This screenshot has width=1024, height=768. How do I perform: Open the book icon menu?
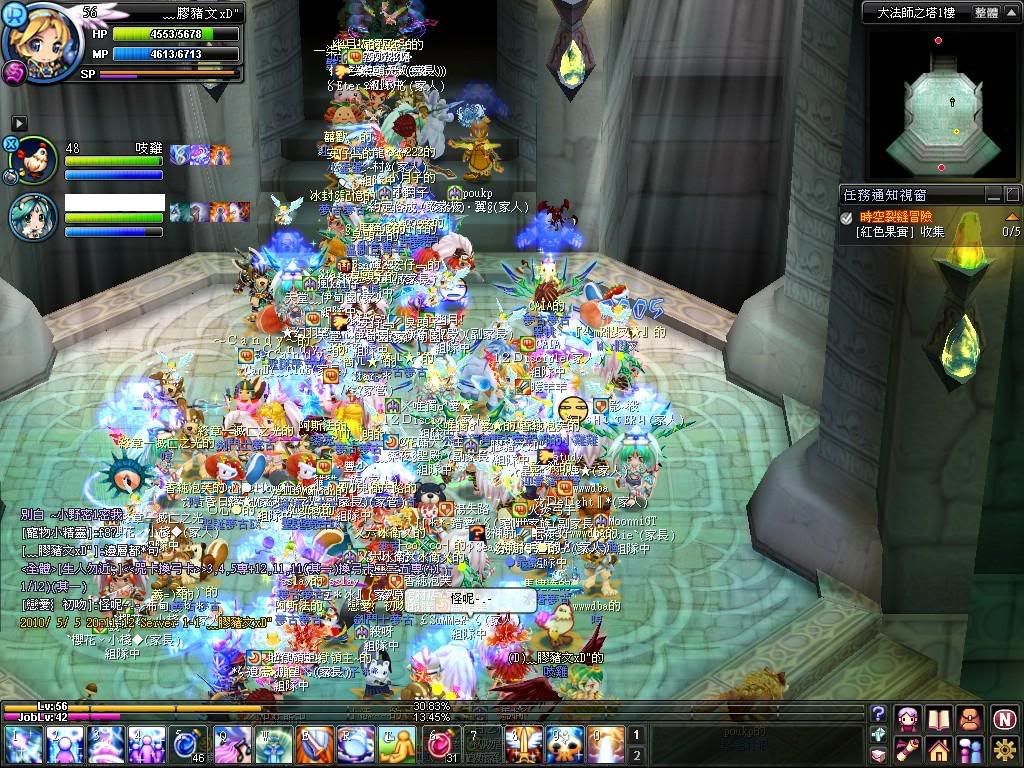coord(938,717)
